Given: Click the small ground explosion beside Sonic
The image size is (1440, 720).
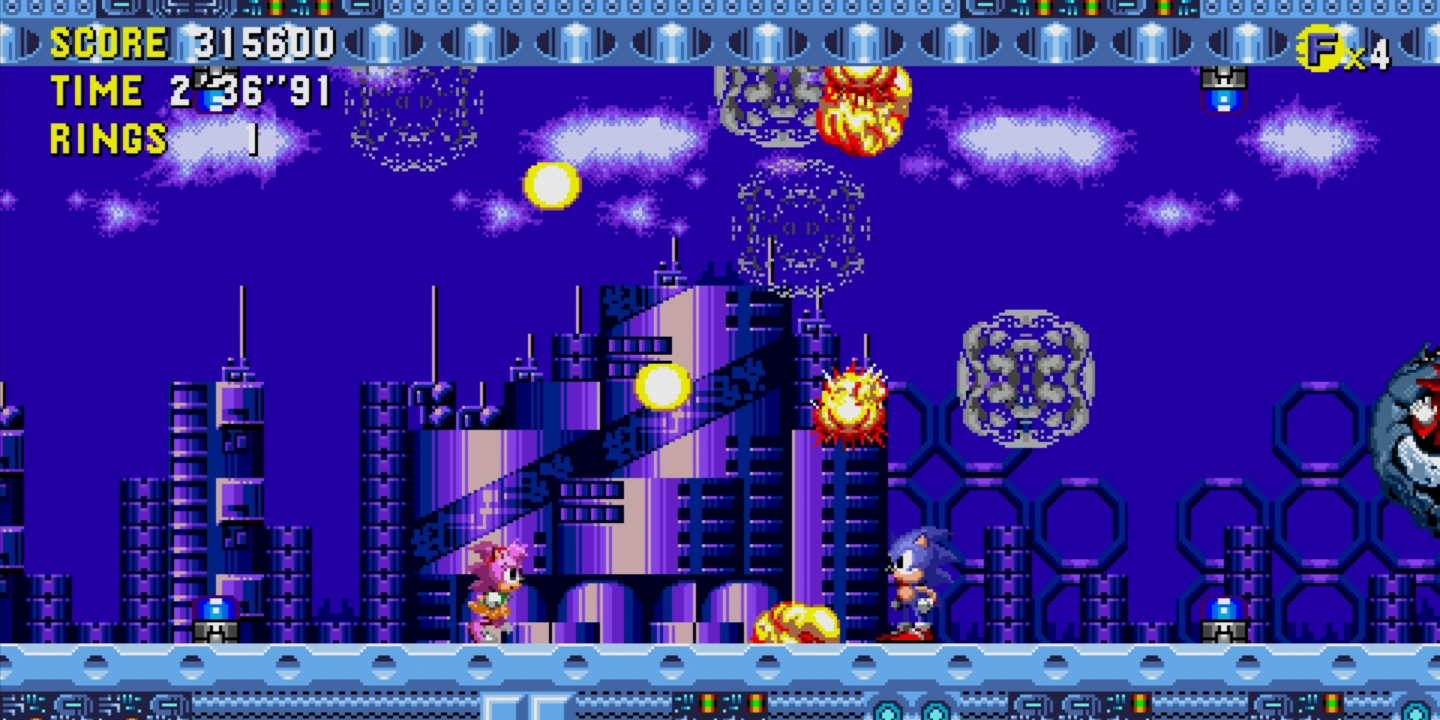Looking at the screenshot, I should tap(795, 620).
